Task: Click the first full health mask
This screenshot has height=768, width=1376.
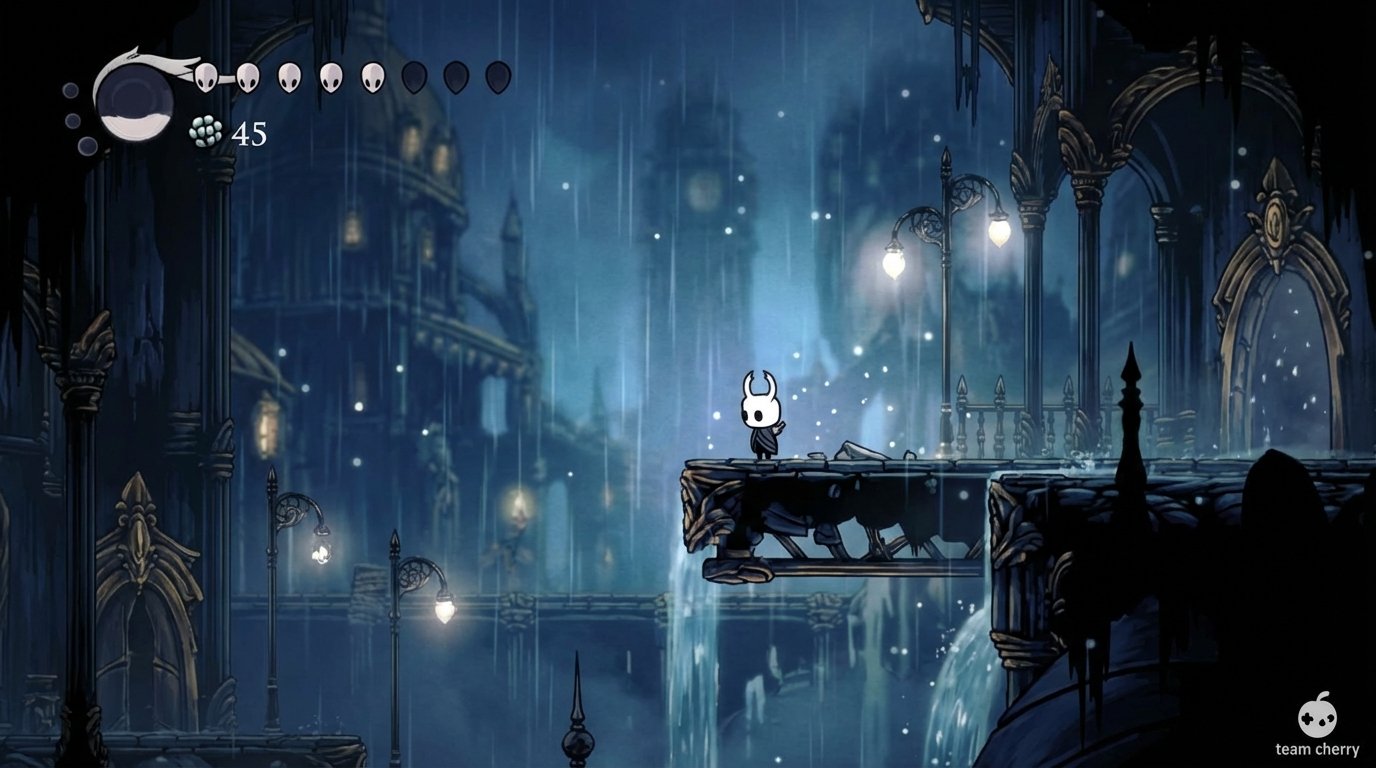Action: tap(207, 76)
